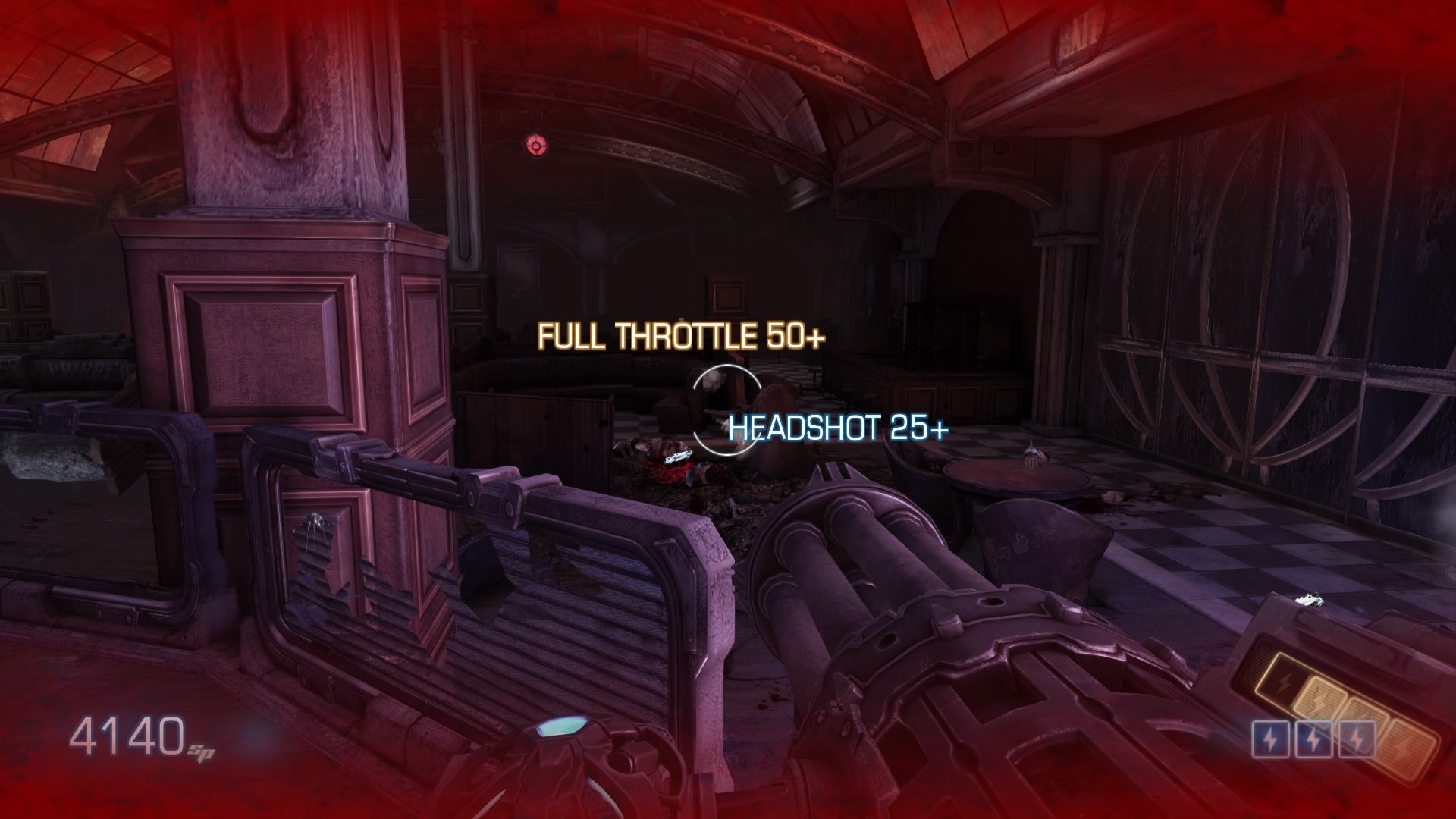This screenshot has width=1456, height=819.
Task: Click the first blue lightning charge icon
Action: [x=1271, y=739]
